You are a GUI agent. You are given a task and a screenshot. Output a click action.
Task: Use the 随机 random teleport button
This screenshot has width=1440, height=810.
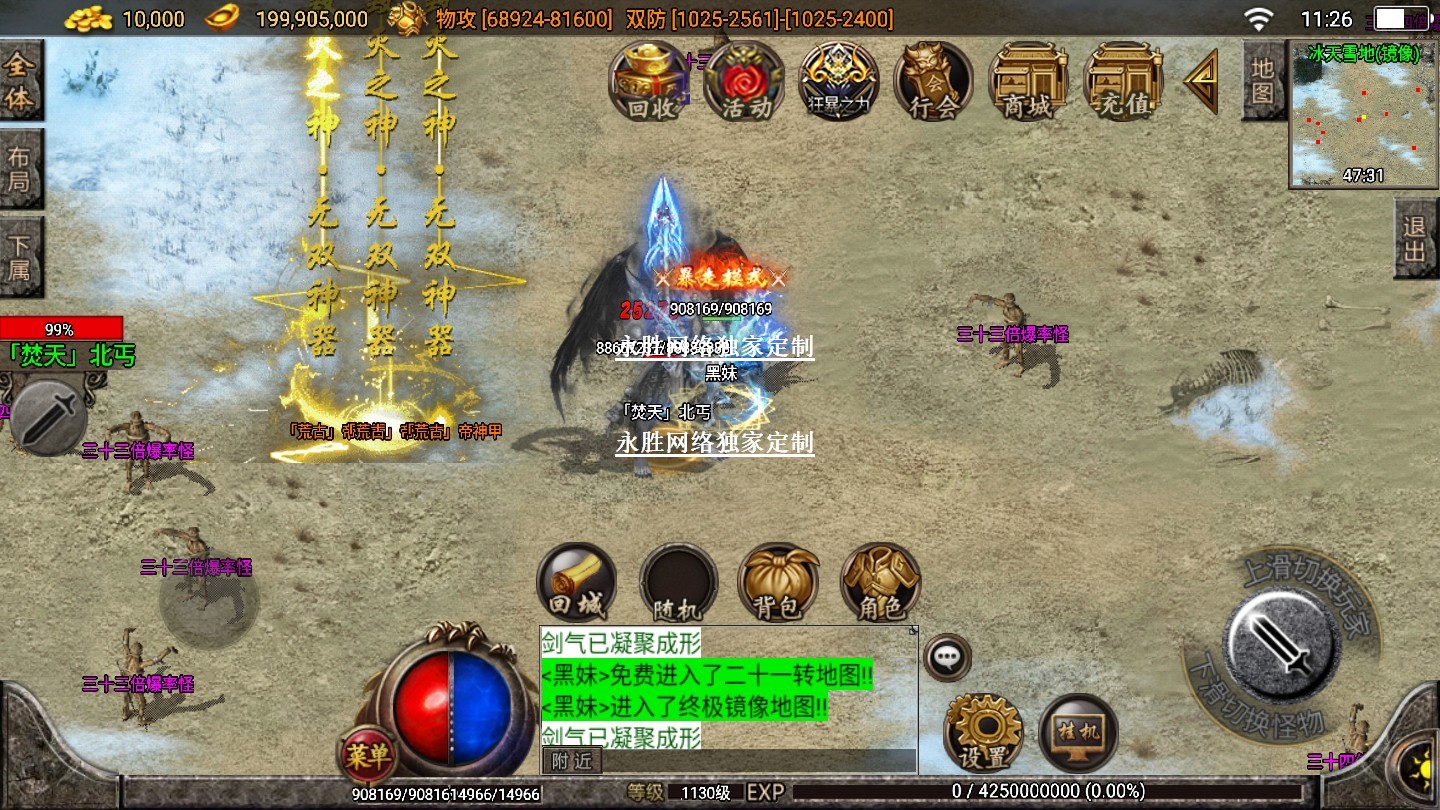[x=678, y=583]
